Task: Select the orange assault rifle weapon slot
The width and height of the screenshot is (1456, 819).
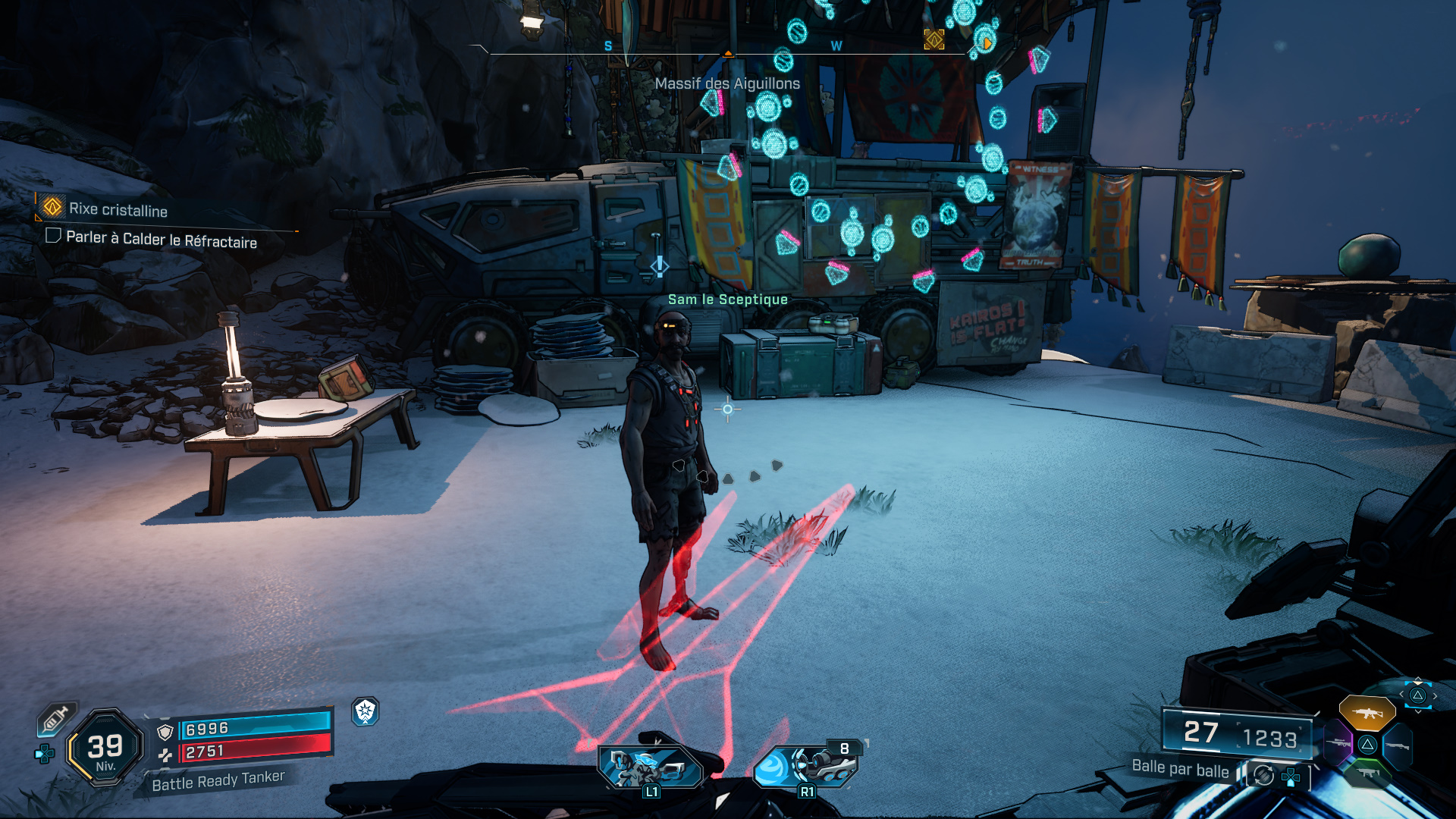Action: pos(1367,713)
